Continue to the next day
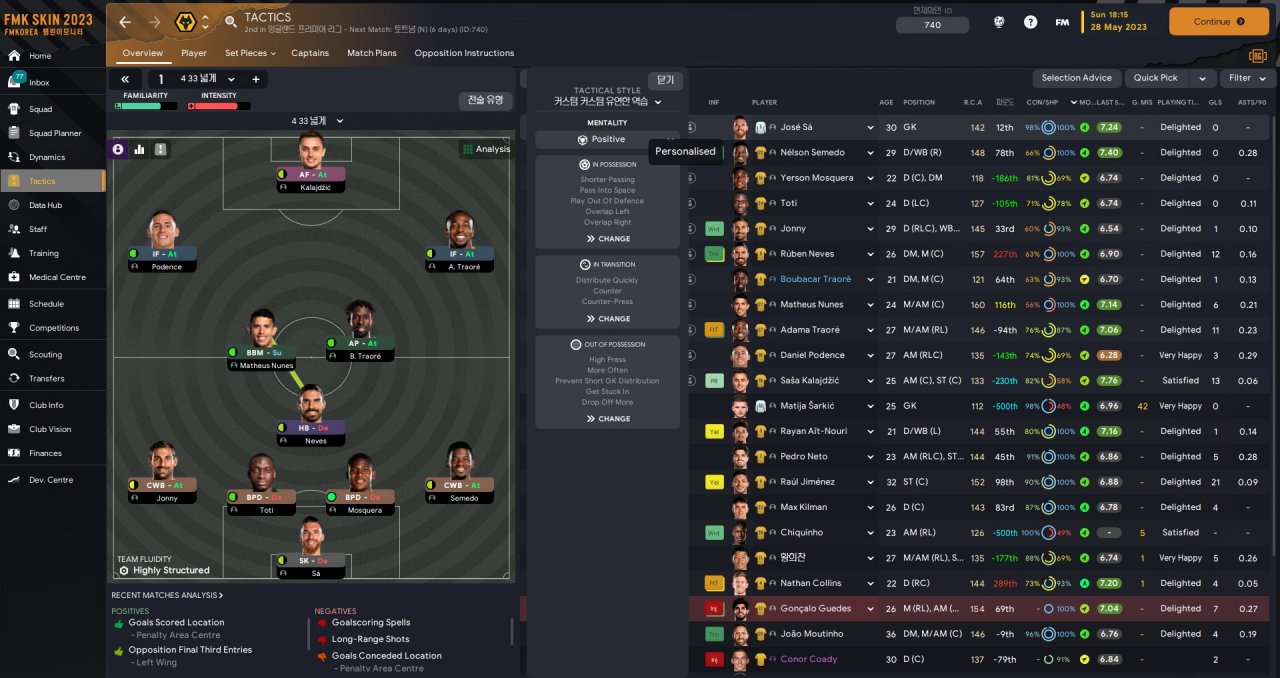This screenshot has width=1280, height=678. [1217, 21]
